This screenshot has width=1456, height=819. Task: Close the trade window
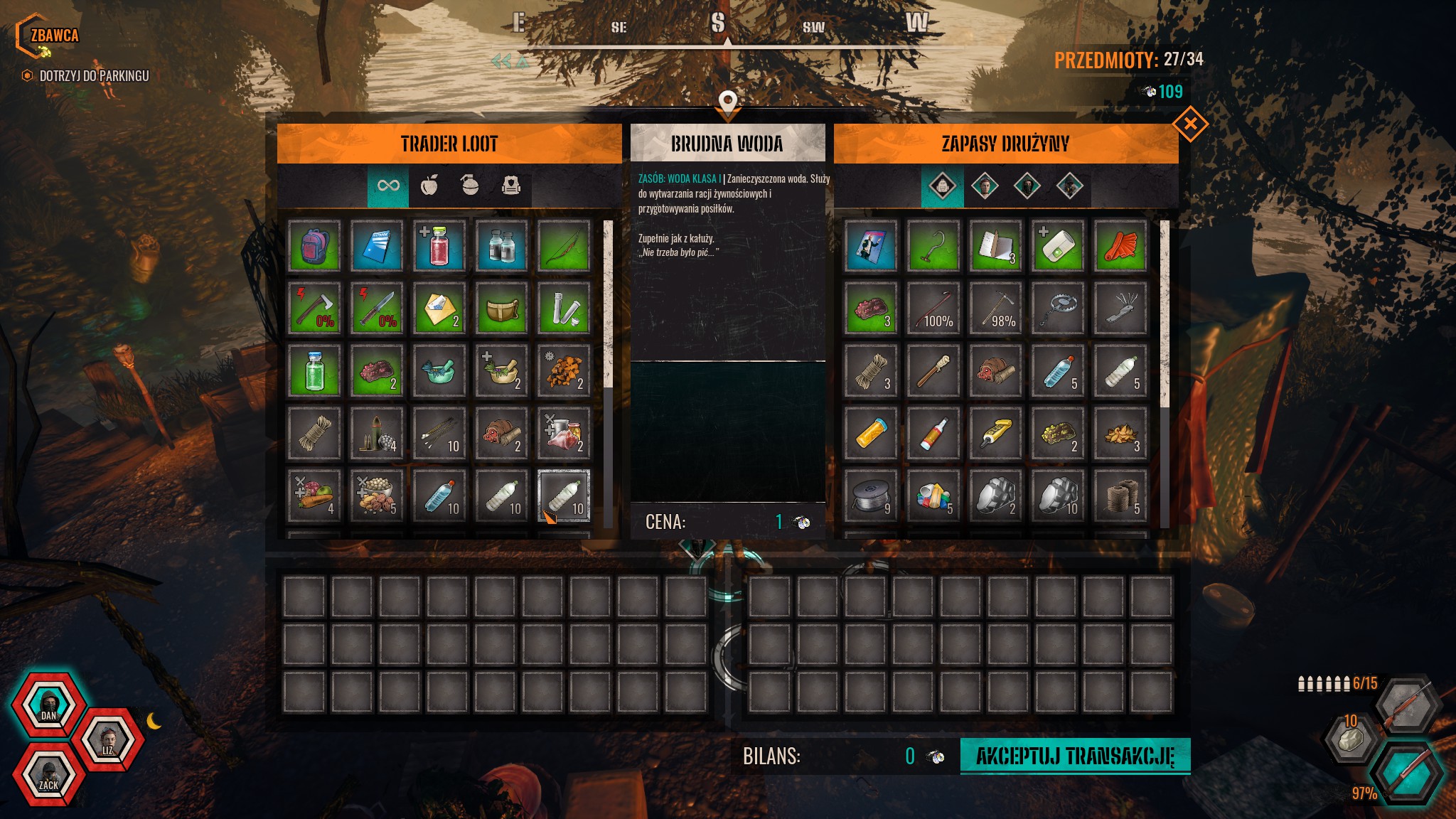1190,125
